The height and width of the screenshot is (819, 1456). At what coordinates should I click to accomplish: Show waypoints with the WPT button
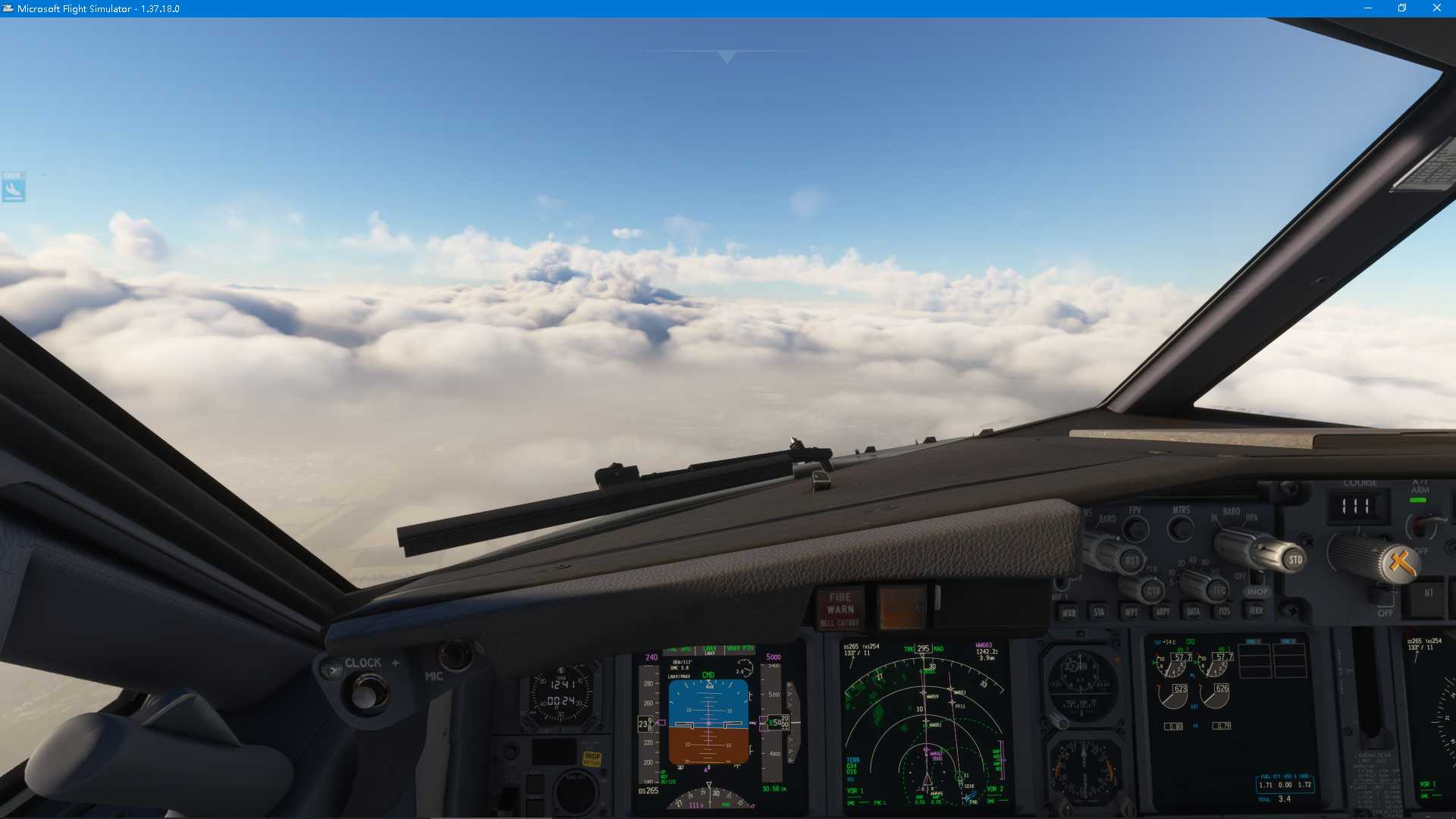click(1132, 612)
